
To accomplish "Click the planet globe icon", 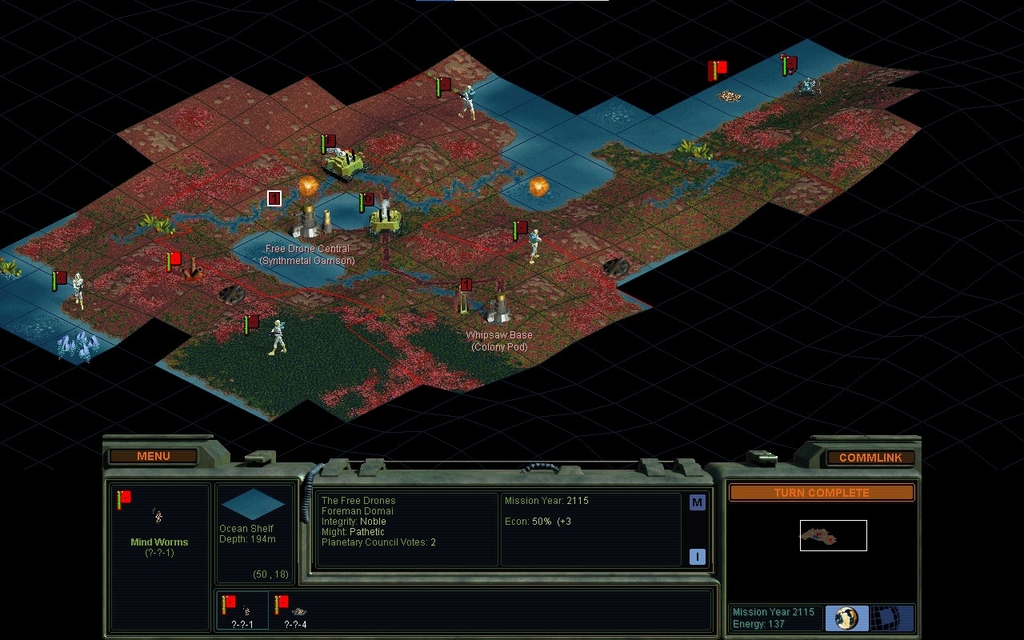I will [x=847, y=617].
